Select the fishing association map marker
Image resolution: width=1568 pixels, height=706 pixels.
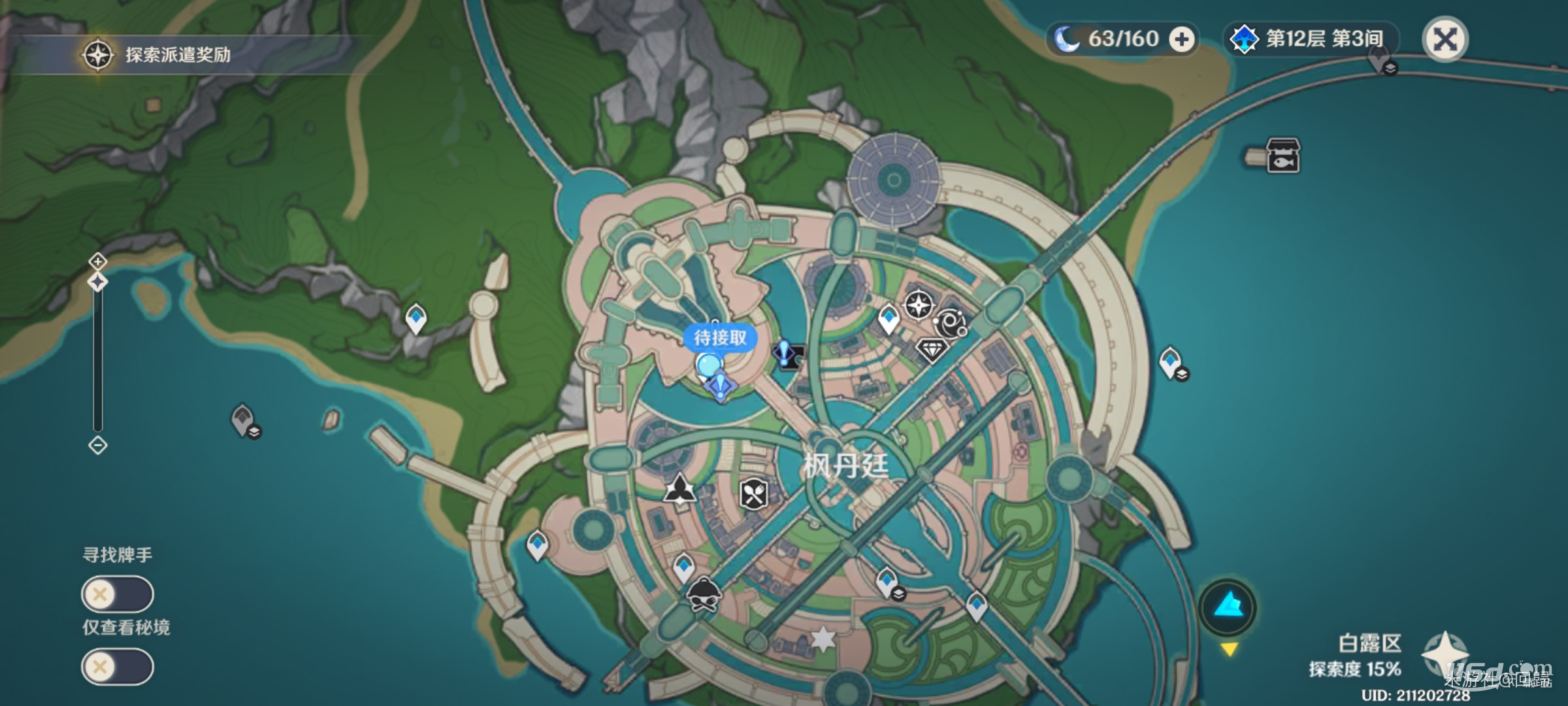1282,156
